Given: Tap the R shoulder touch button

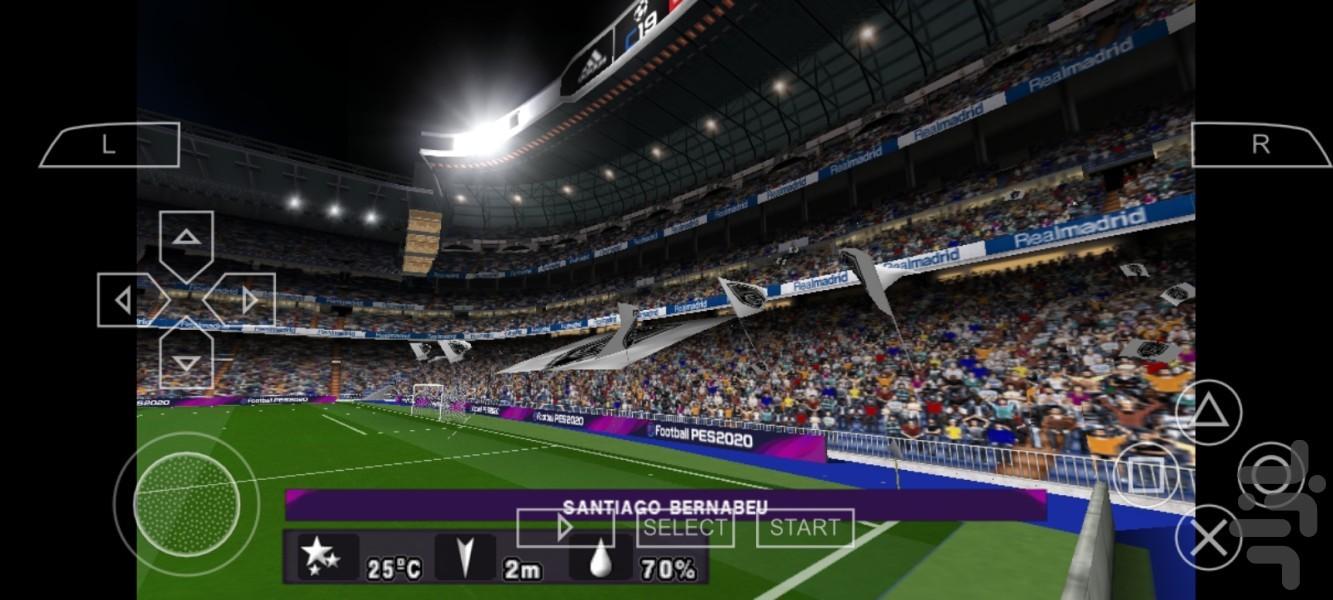Looking at the screenshot, I should click(1260, 145).
